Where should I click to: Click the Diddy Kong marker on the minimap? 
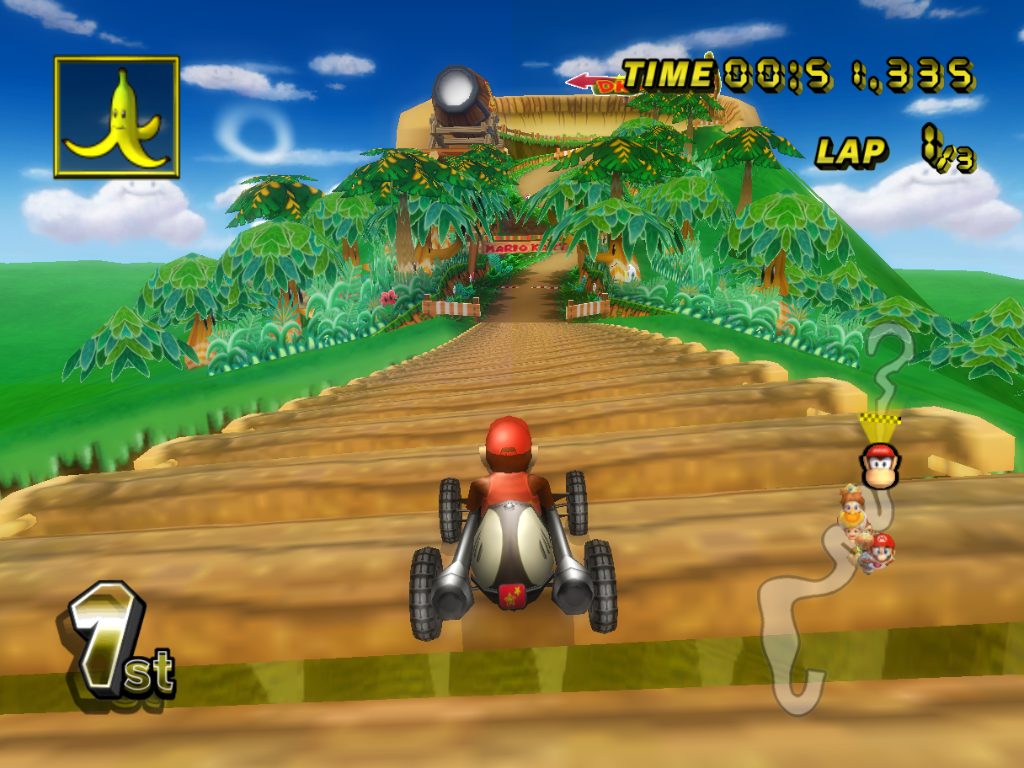click(880, 465)
